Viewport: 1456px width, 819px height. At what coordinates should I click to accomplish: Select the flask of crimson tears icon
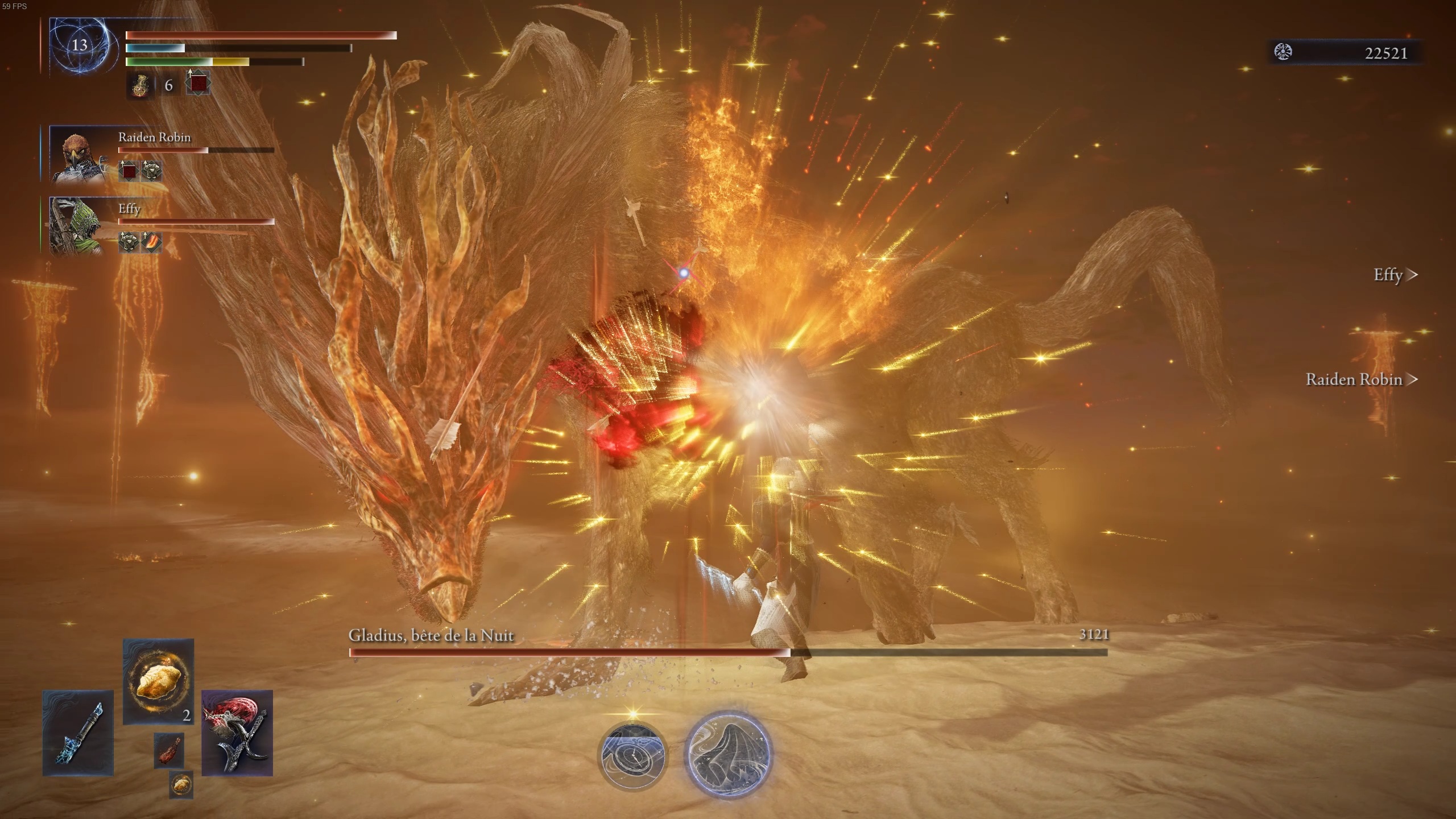[140, 86]
